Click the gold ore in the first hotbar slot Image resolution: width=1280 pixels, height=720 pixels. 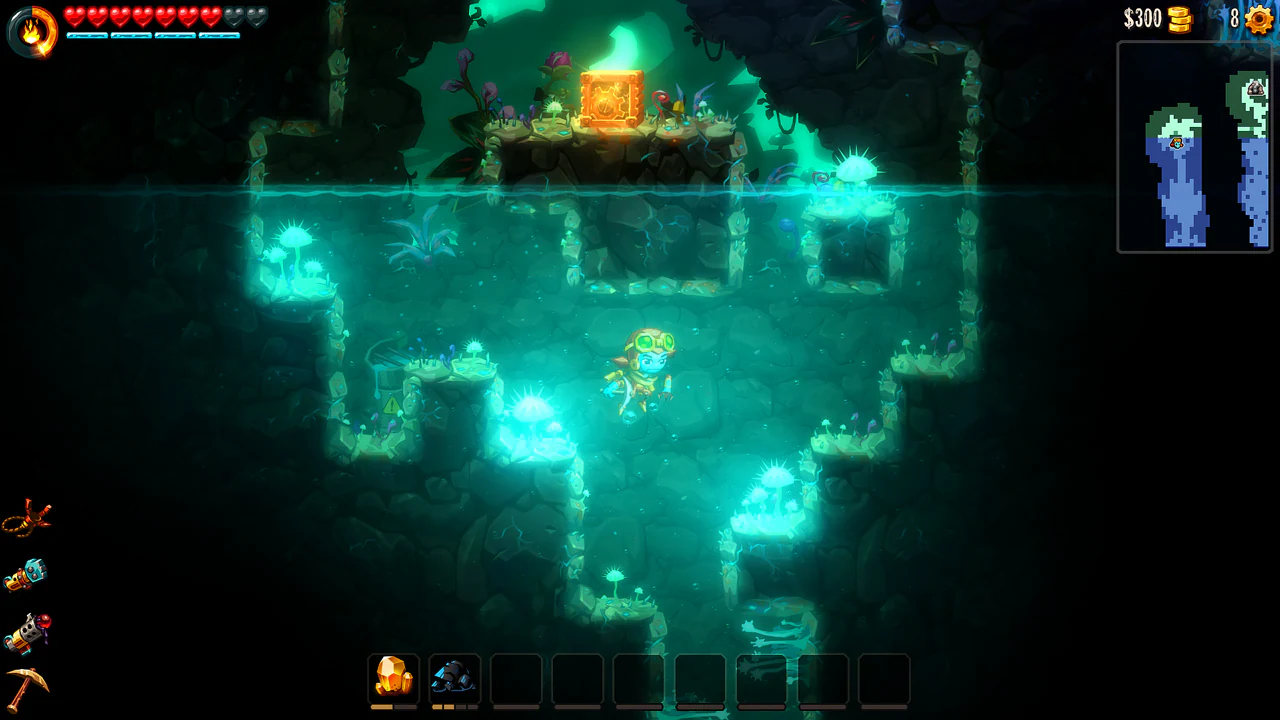pos(392,676)
